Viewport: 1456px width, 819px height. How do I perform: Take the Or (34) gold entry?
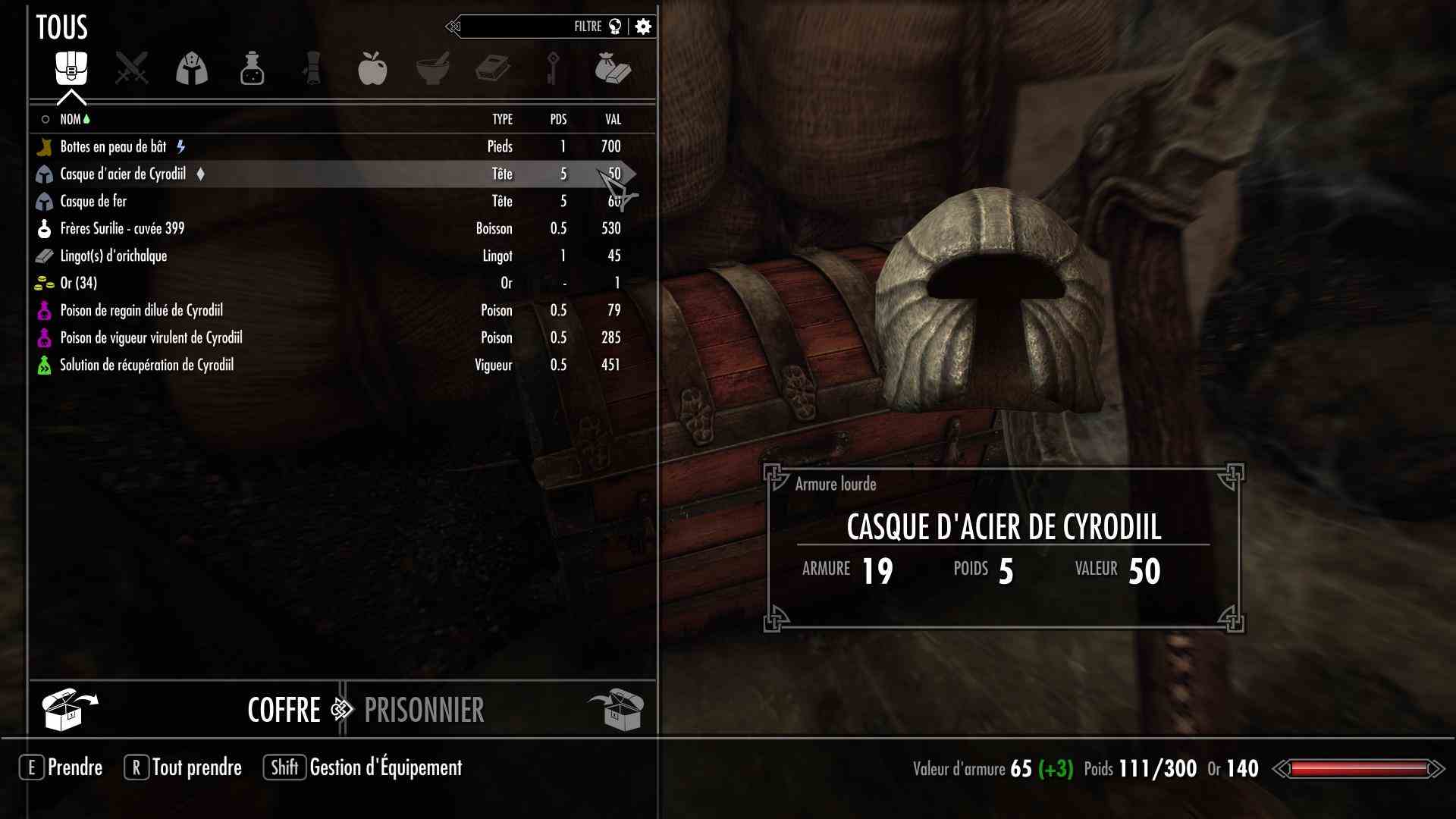pyautogui.click(x=79, y=284)
